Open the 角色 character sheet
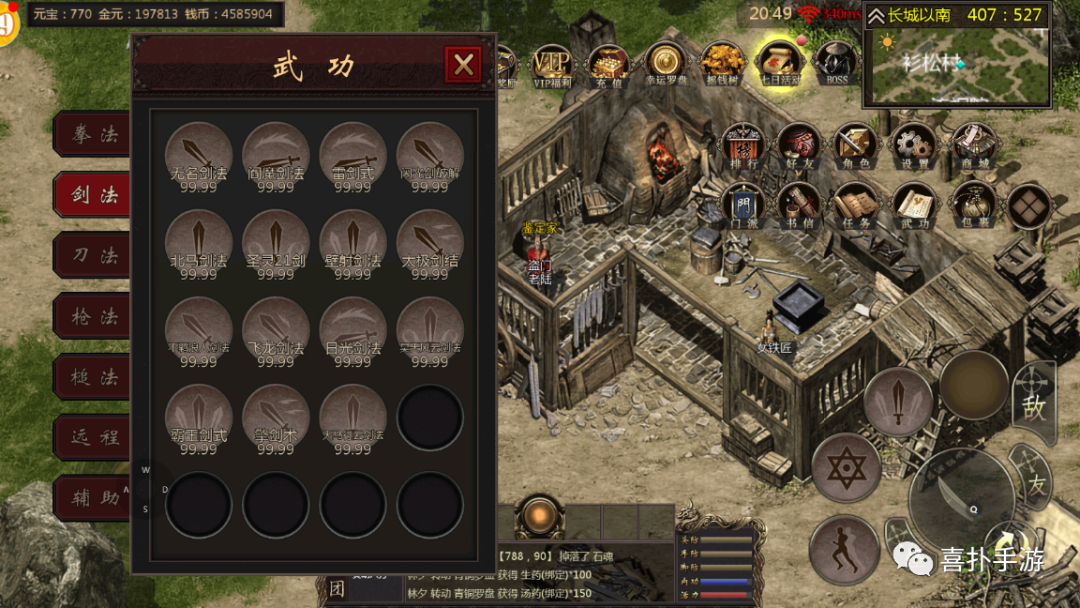The image size is (1080, 608). [x=856, y=147]
